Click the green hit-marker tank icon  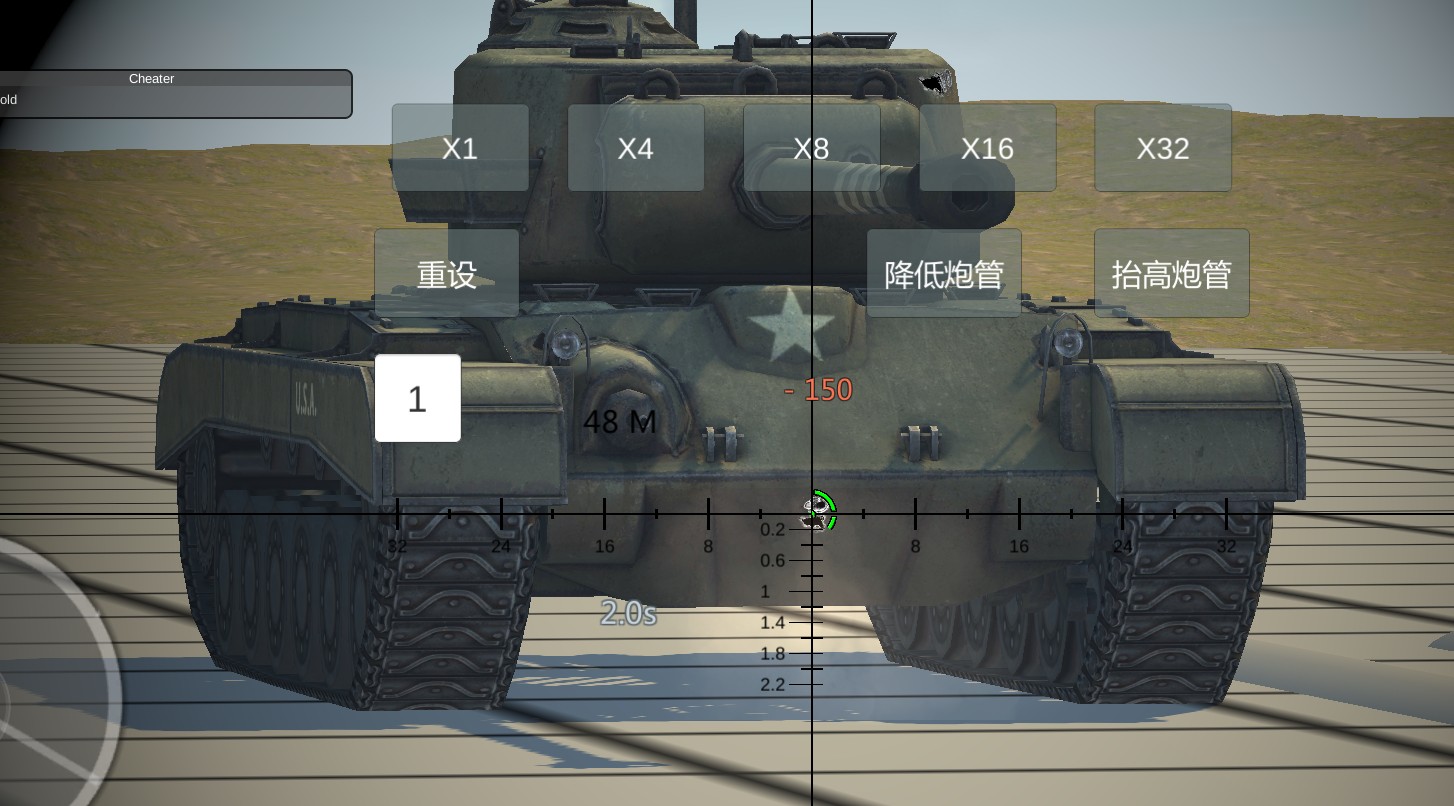click(x=816, y=512)
